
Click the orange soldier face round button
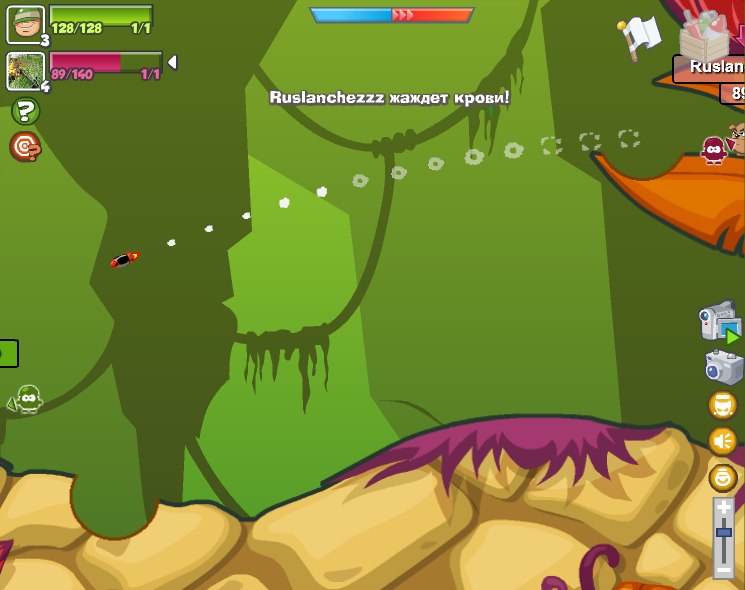723,405
